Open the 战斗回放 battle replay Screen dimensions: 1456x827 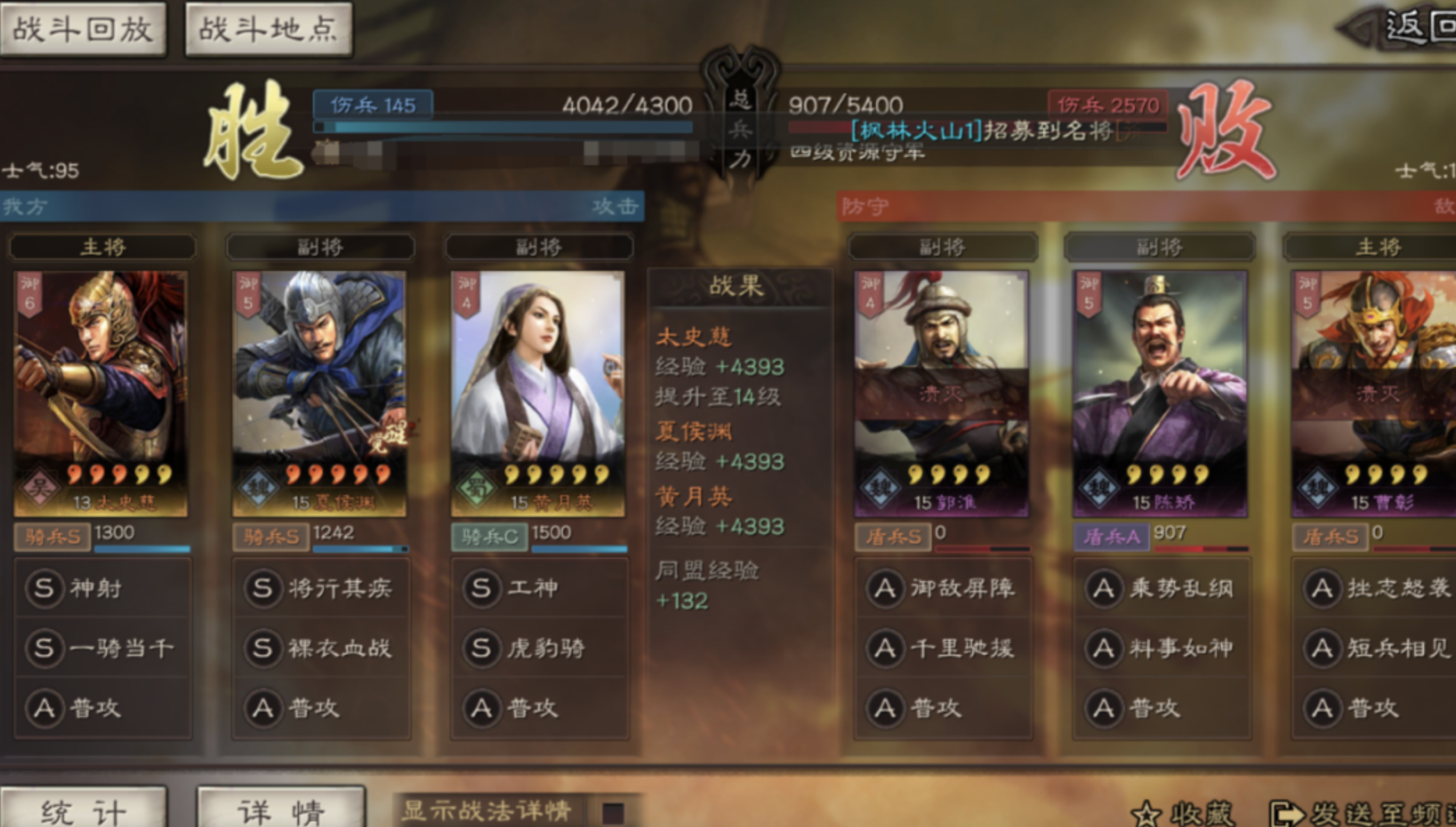(x=83, y=31)
